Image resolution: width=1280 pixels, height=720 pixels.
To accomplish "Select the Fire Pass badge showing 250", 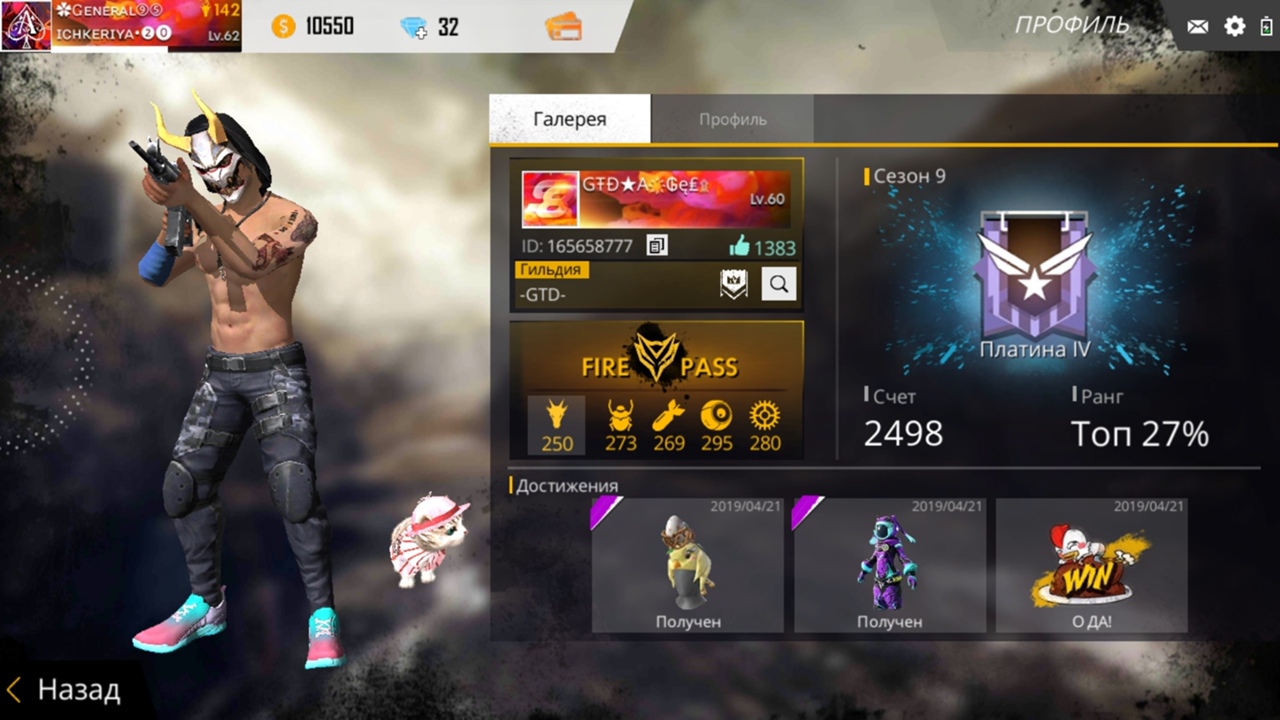I will tap(556, 425).
